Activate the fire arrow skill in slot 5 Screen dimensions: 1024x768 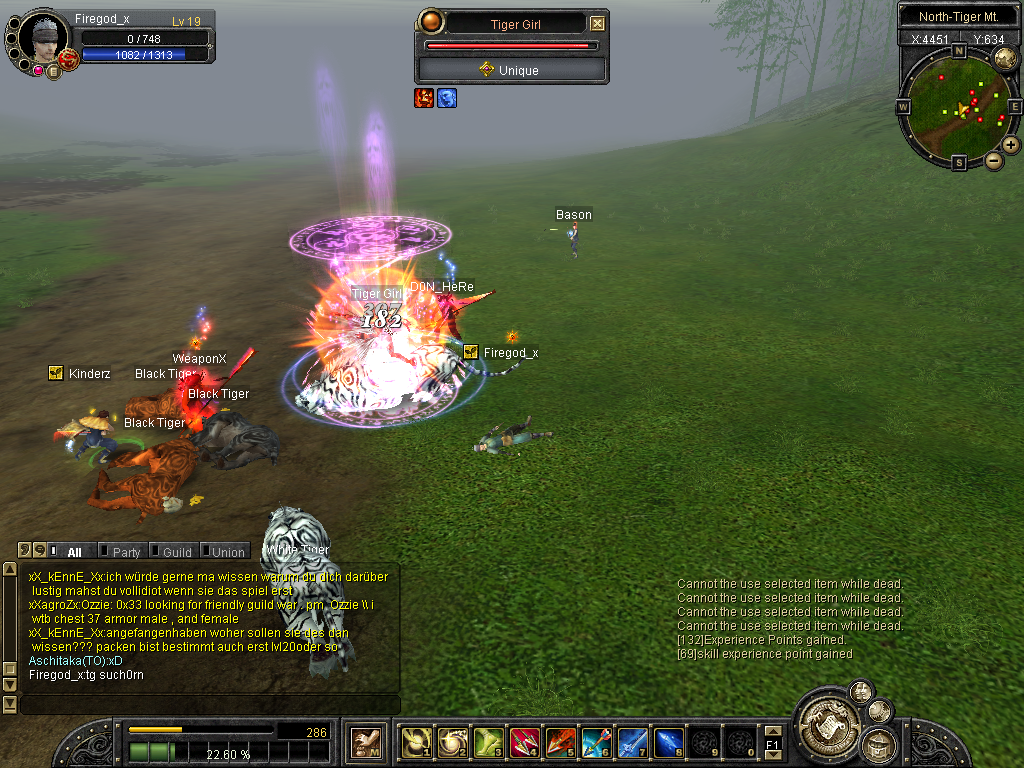tap(560, 742)
